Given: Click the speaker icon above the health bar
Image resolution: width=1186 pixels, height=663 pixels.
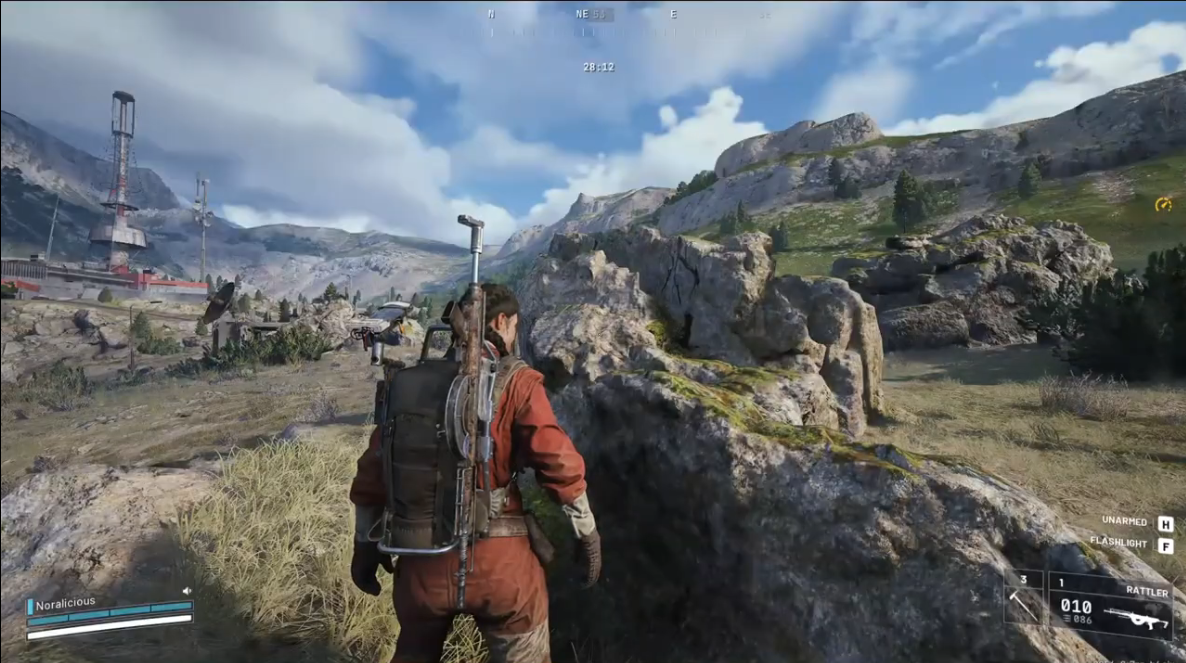Looking at the screenshot, I should (x=187, y=591).
